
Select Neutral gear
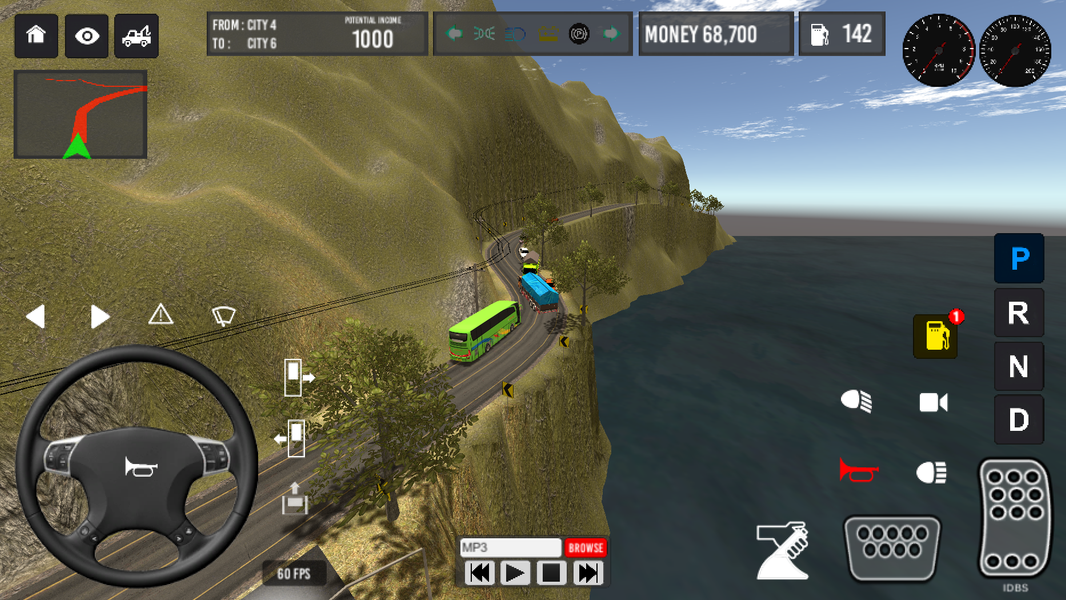click(1019, 367)
